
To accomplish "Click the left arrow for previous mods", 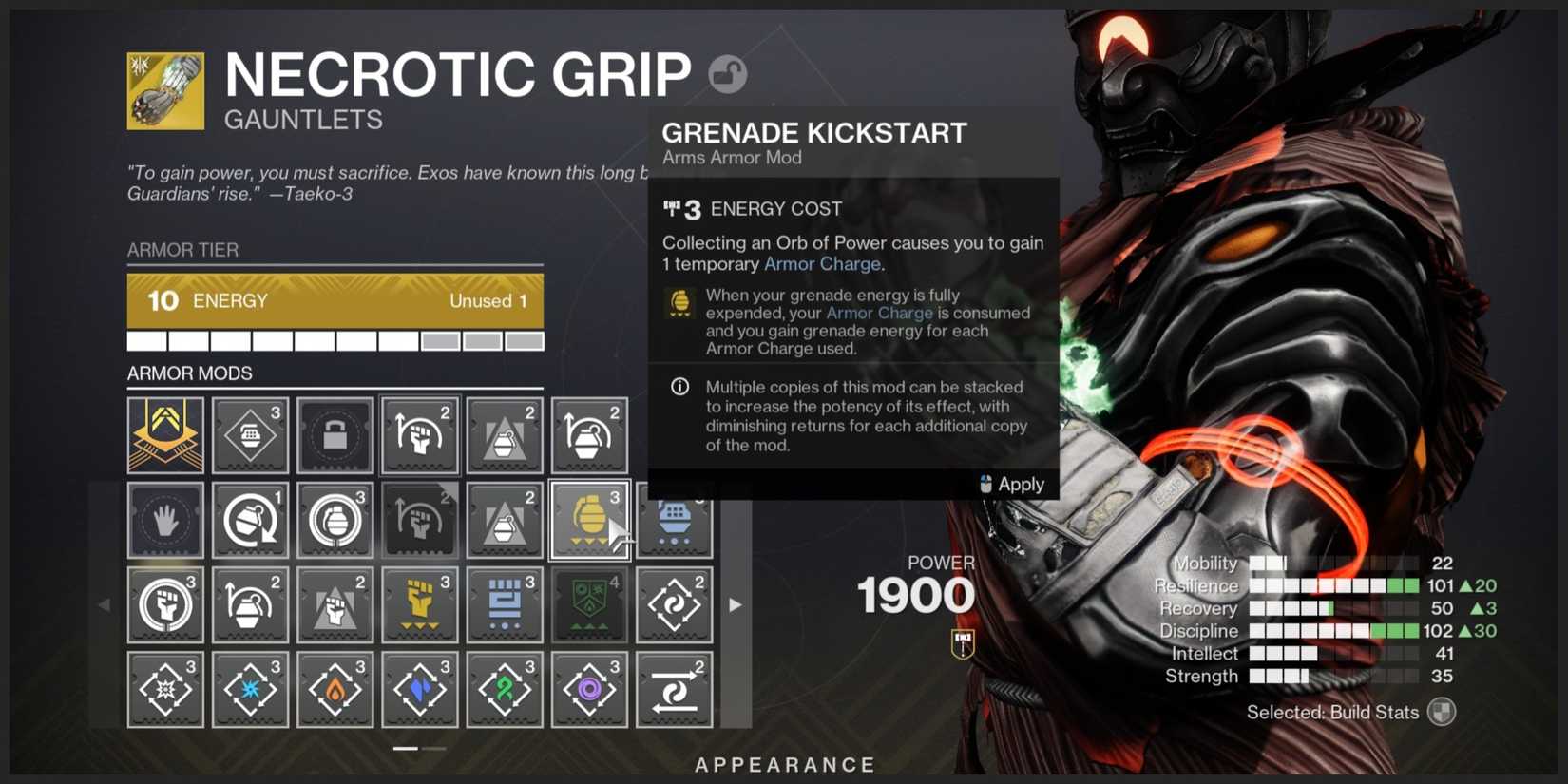I will [x=105, y=604].
